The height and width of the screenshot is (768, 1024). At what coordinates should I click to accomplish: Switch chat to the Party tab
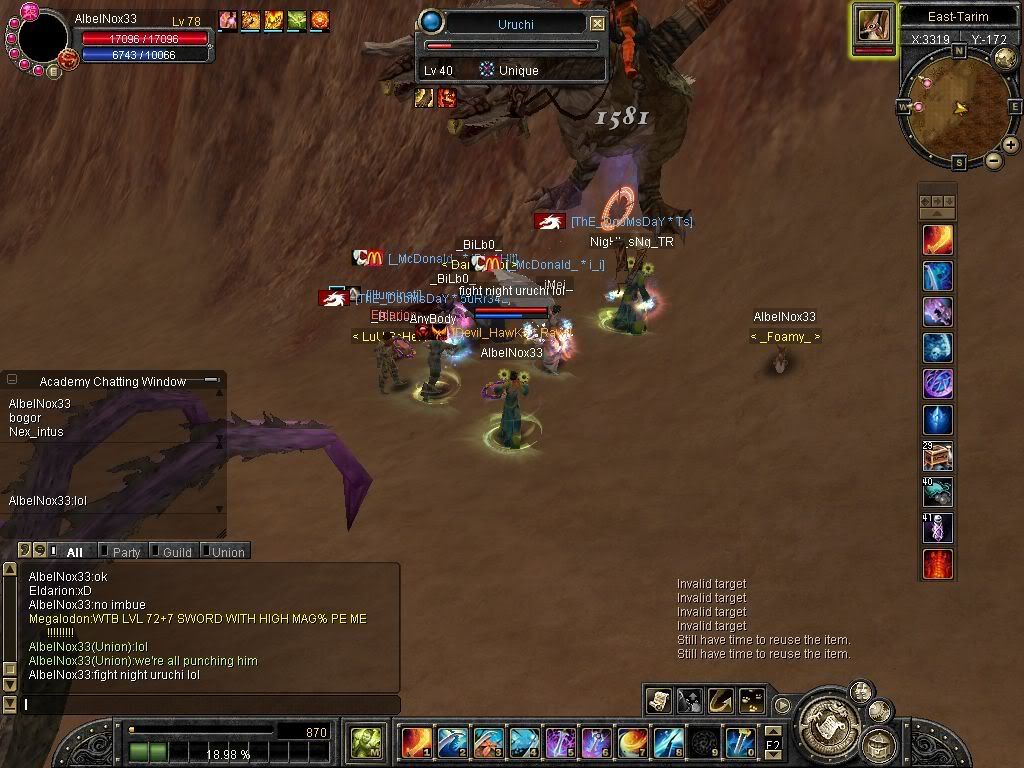[125, 551]
